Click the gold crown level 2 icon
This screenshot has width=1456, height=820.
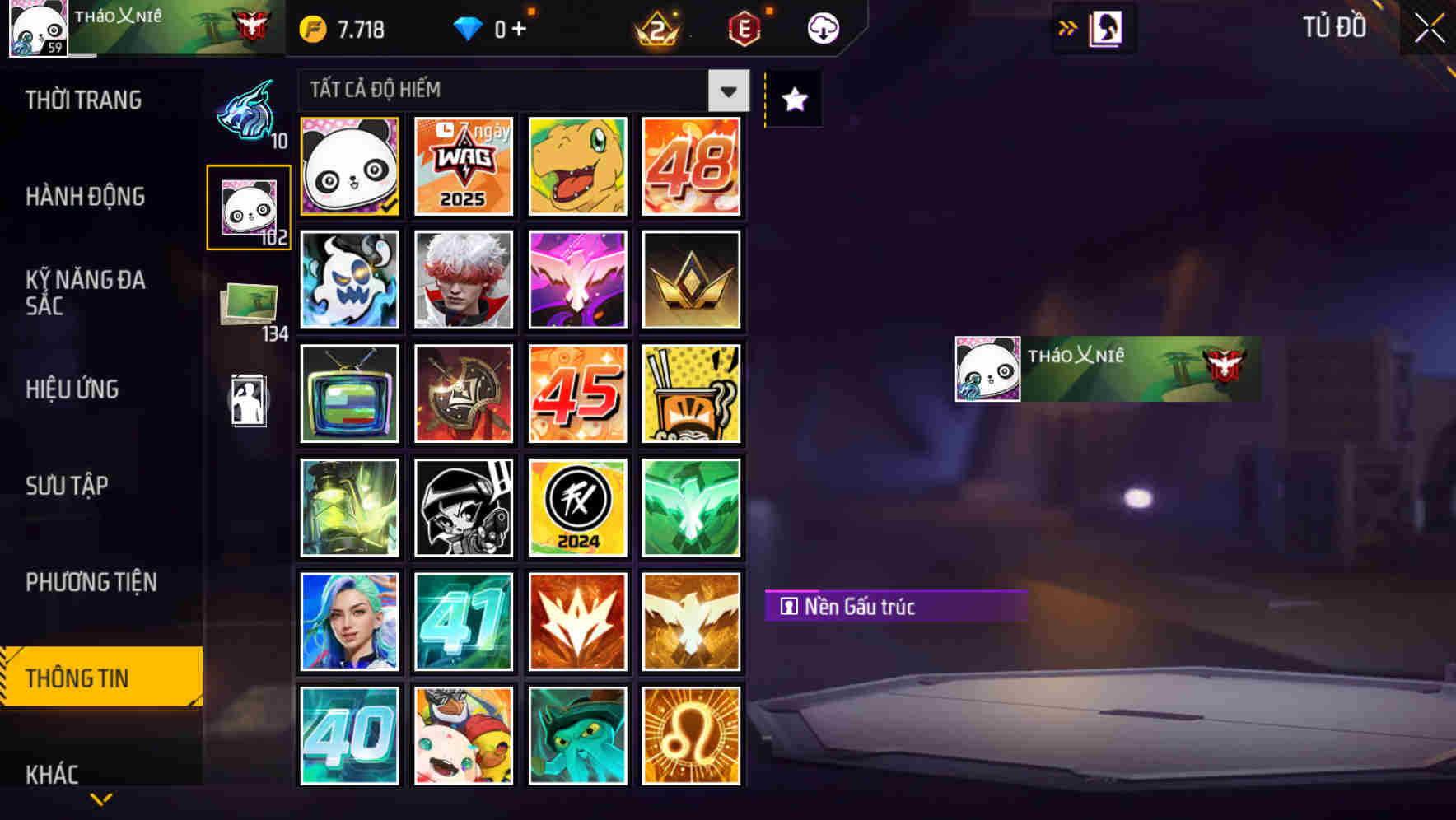pyautogui.click(x=659, y=29)
